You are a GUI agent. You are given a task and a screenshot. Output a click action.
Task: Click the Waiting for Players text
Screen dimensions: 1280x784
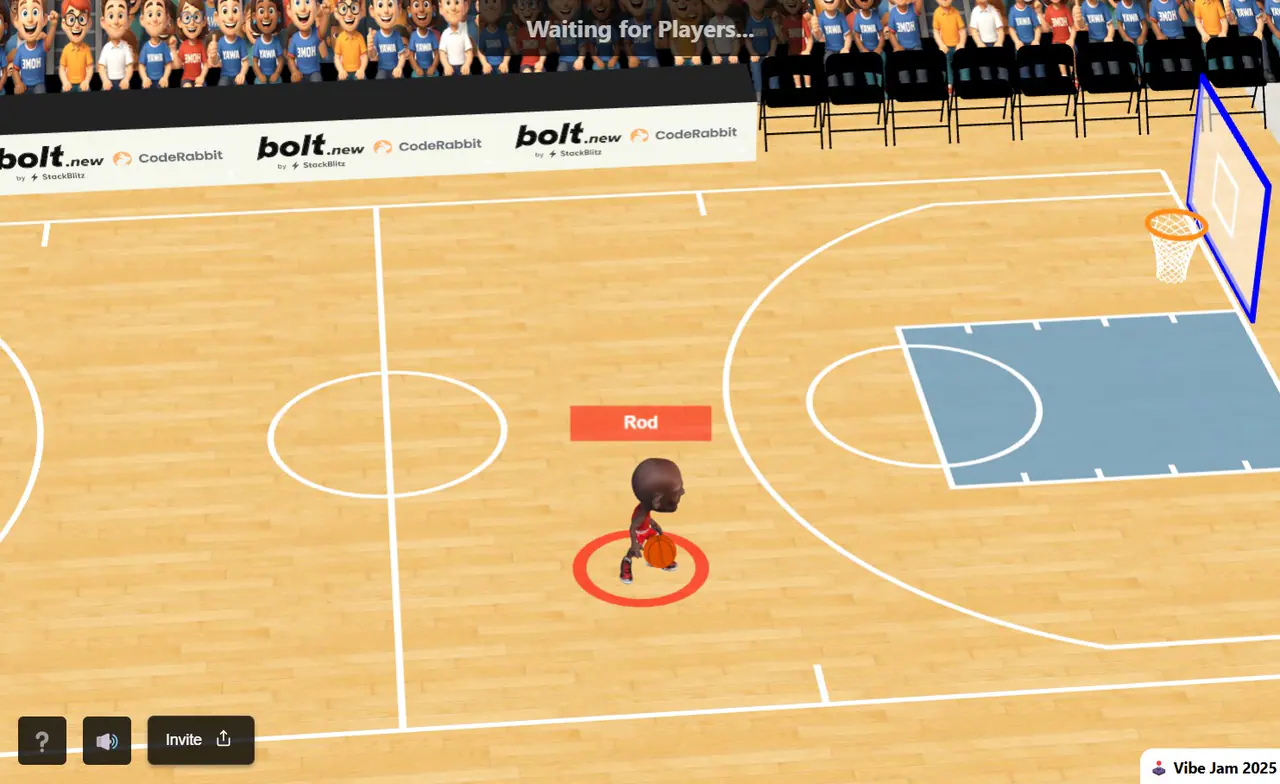640,29
